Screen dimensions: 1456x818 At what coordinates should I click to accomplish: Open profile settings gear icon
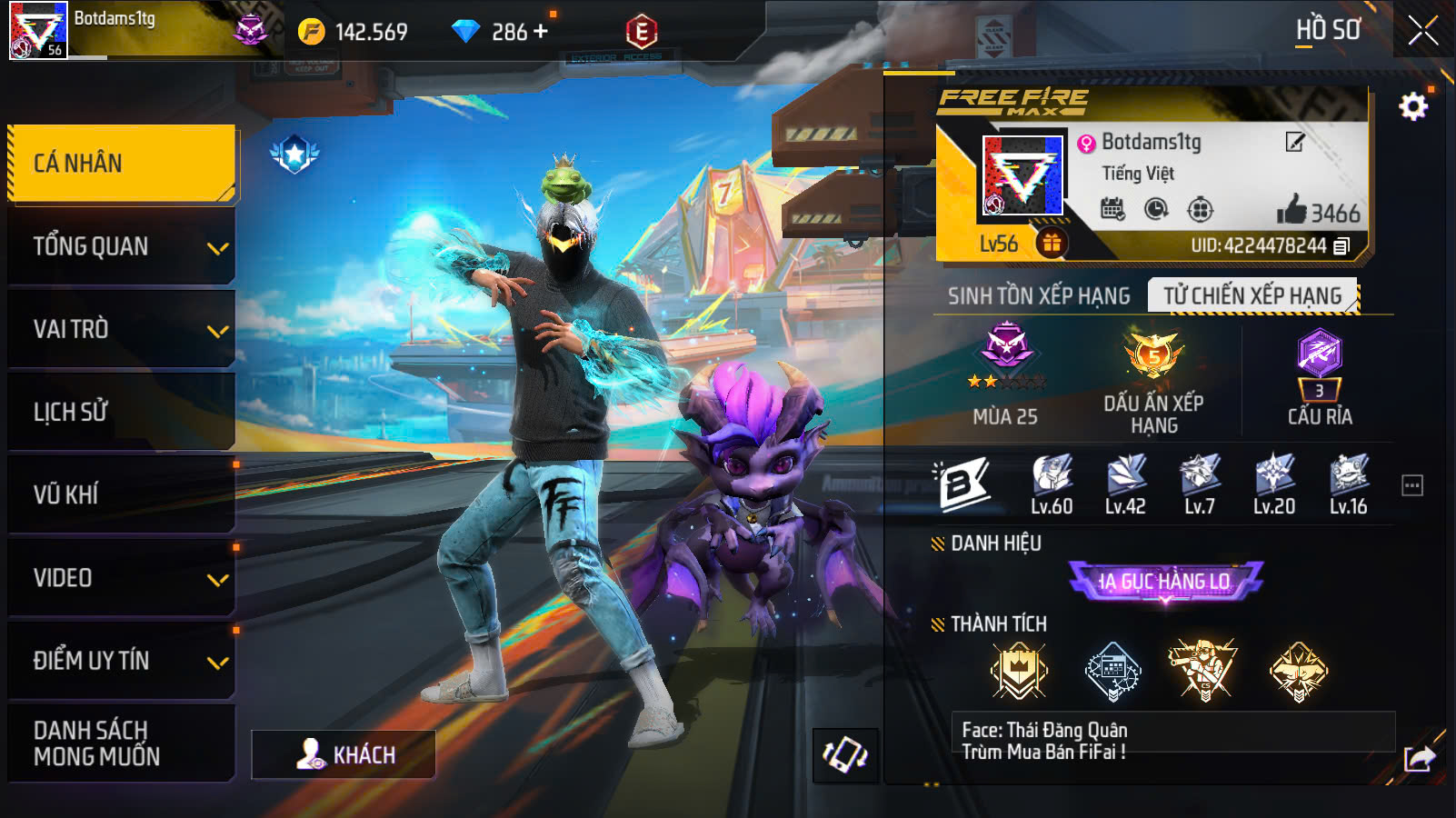(1412, 107)
